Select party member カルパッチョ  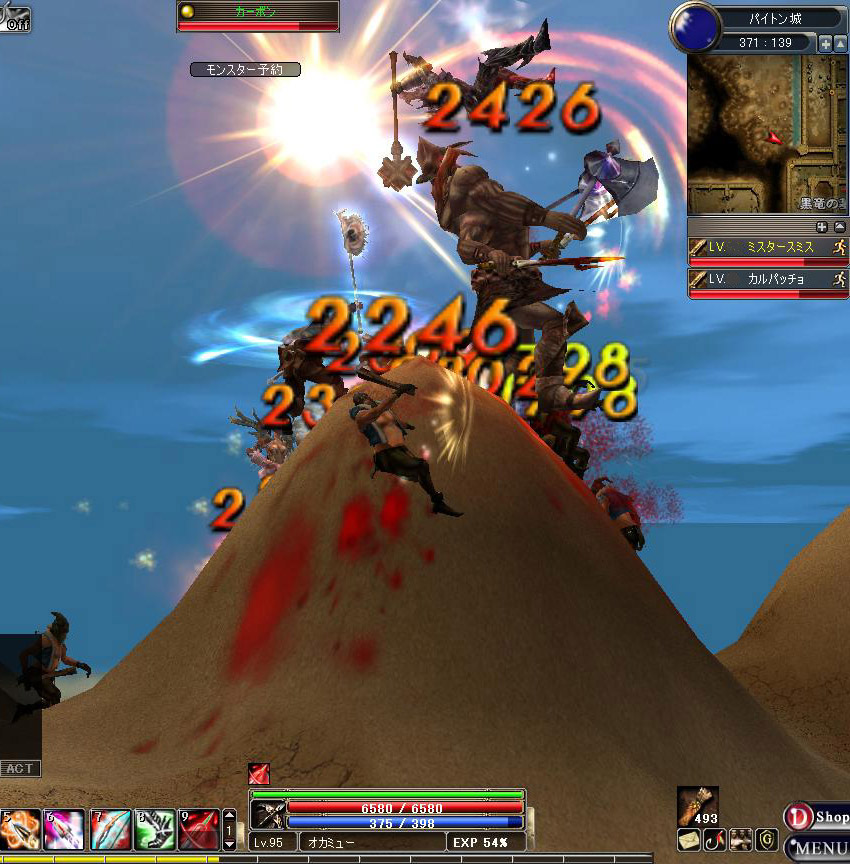point(767,280)
